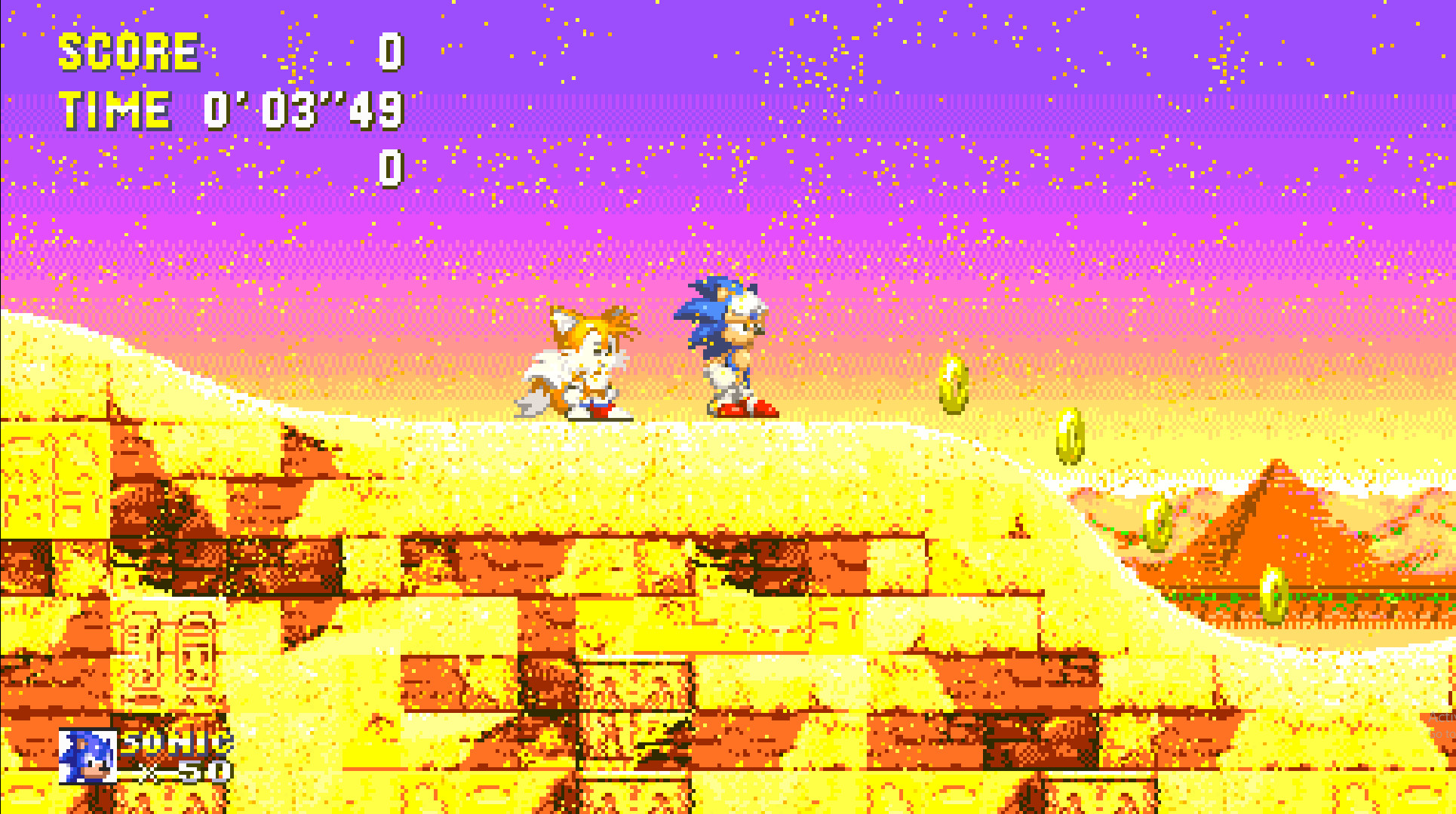
Task: Click the zero score value
Action: click(389, 53)
